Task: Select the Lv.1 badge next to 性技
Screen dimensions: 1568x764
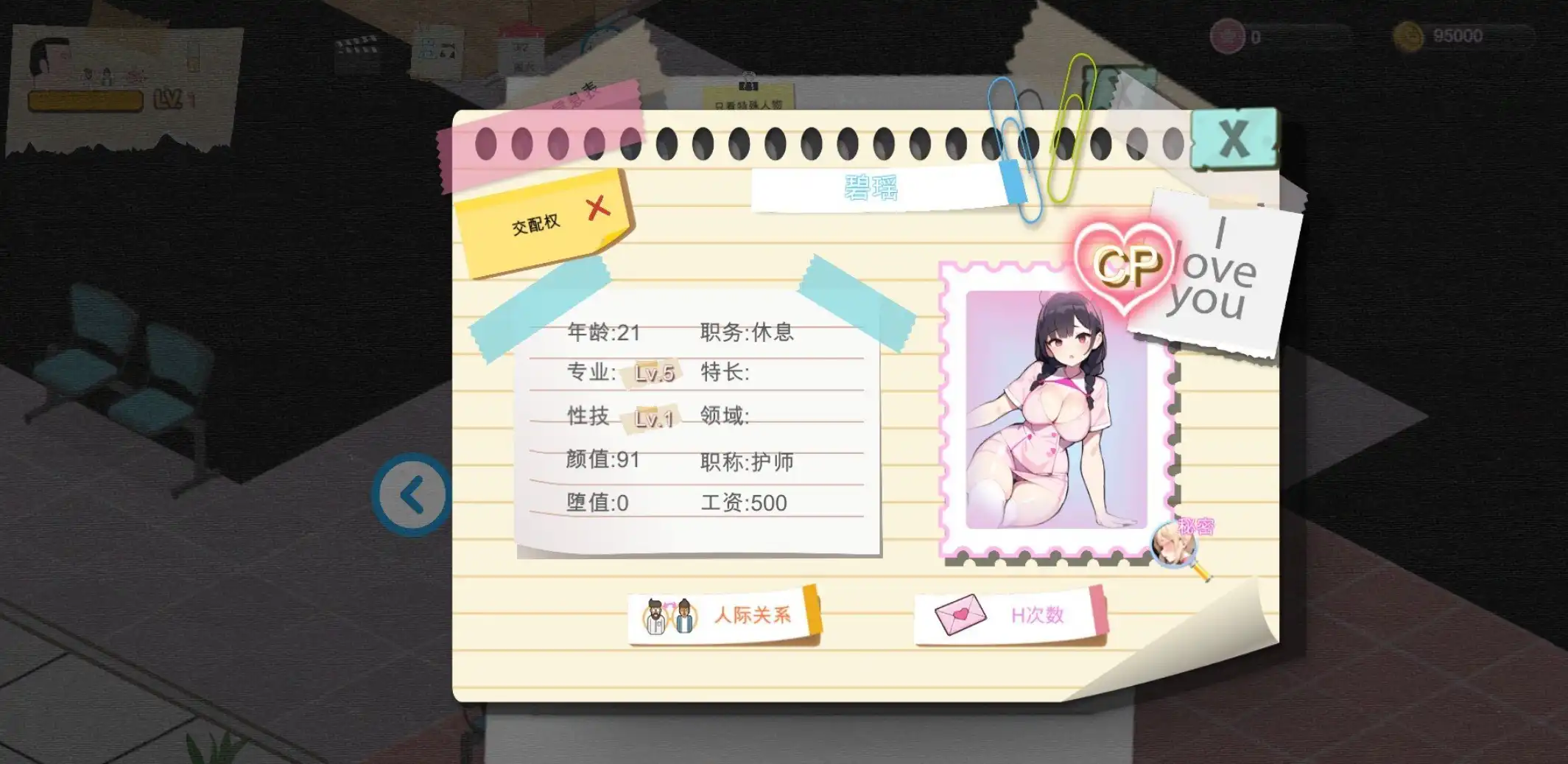Action: 651,417
